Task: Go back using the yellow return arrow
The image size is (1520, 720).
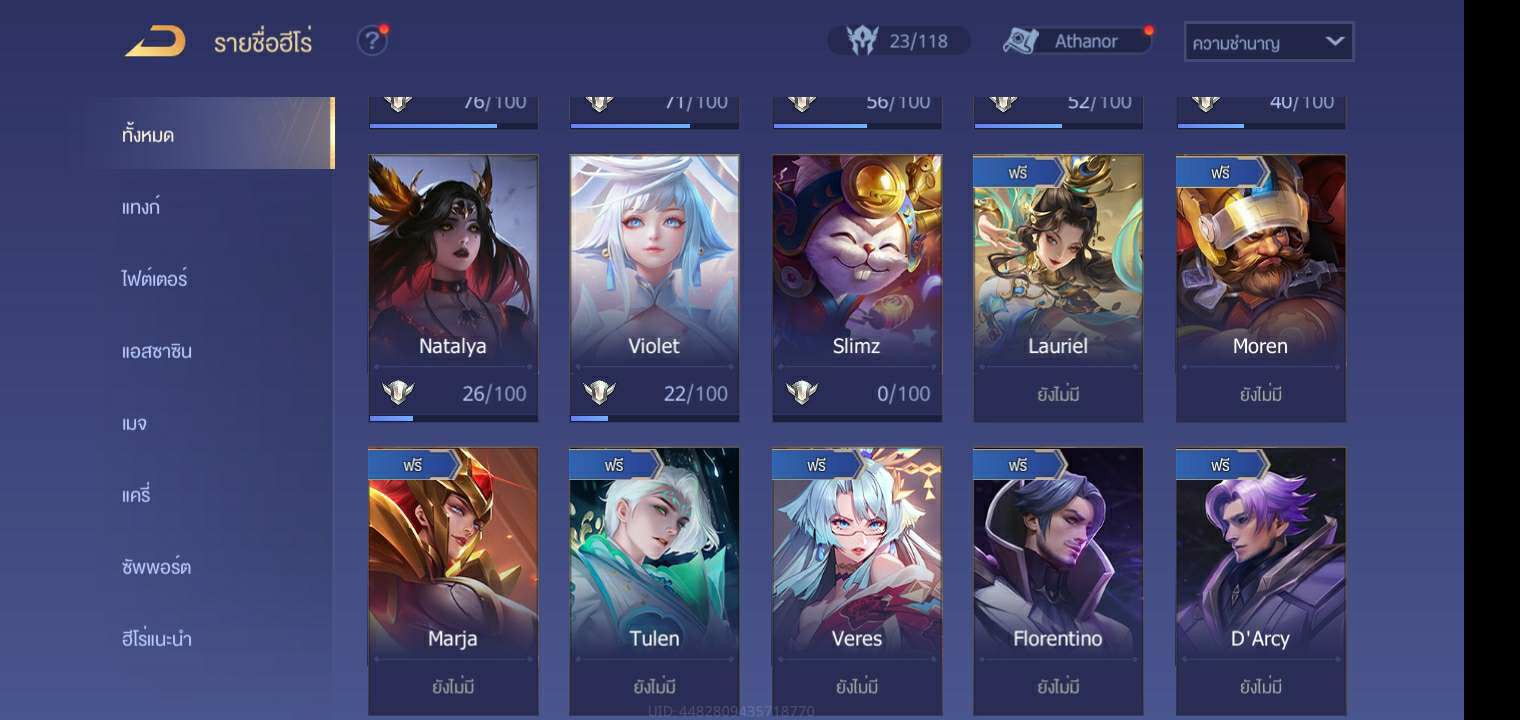Action: pyautogui.click(x=155, y=42)
